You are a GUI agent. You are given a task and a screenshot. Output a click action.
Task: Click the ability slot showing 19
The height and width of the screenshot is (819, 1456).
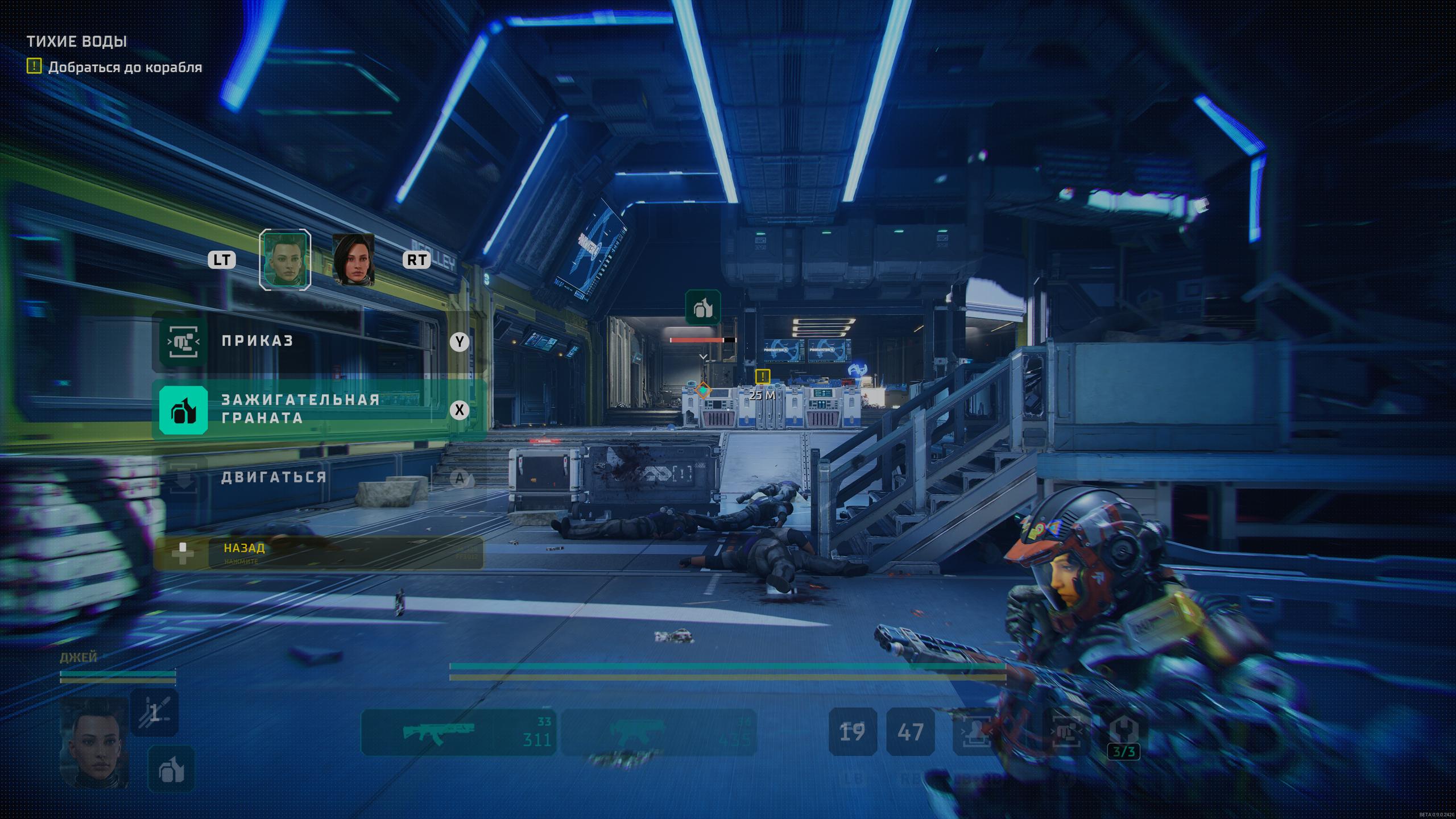click(x=852, y=732)
